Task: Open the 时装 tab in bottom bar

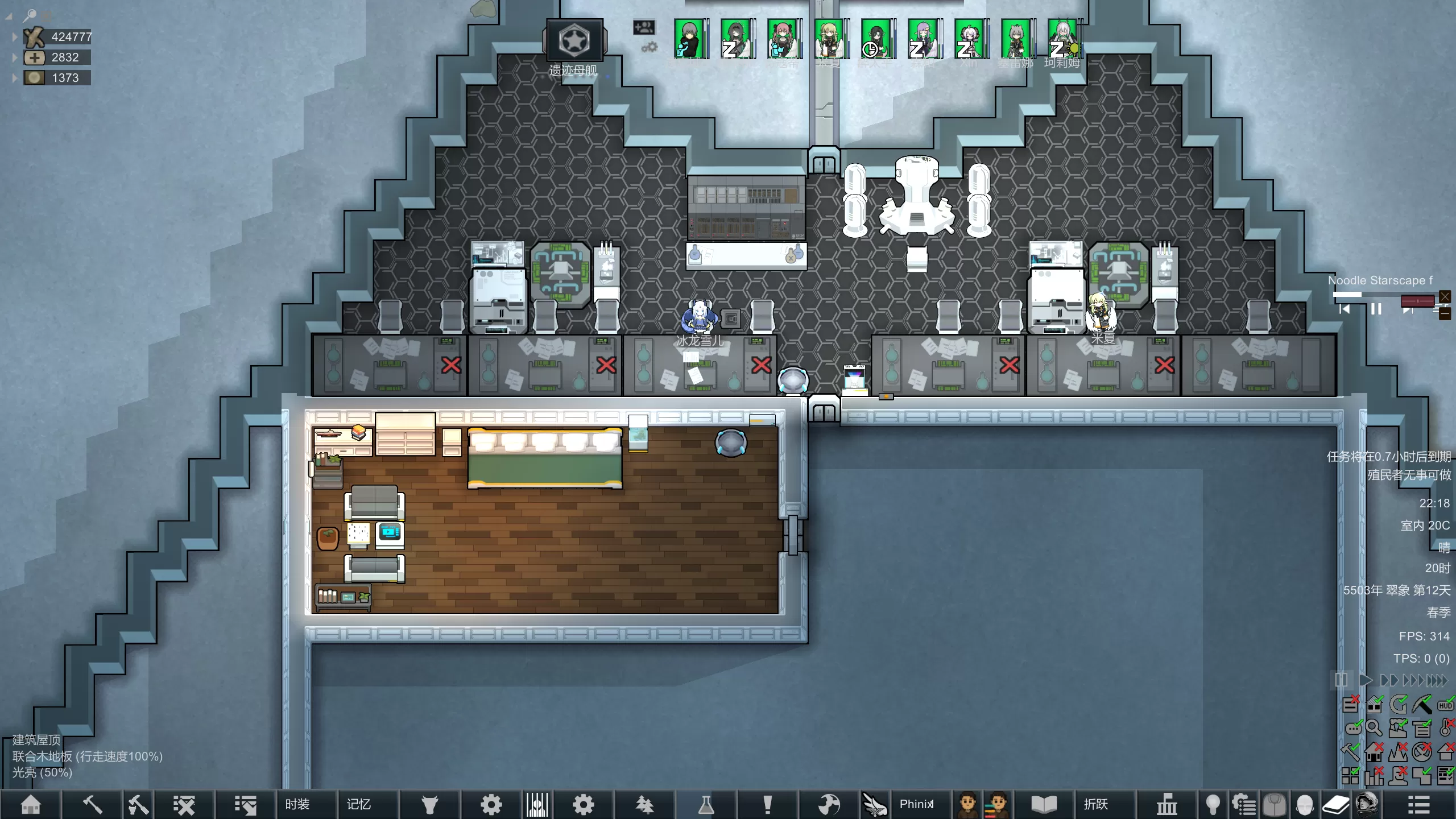Action: 297,804
